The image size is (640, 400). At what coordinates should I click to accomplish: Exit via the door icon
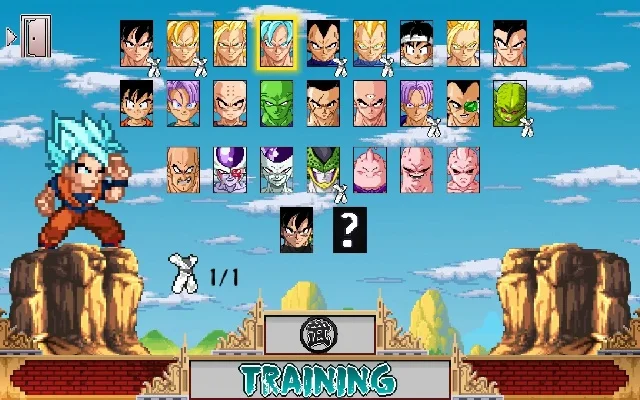(36, 36)
